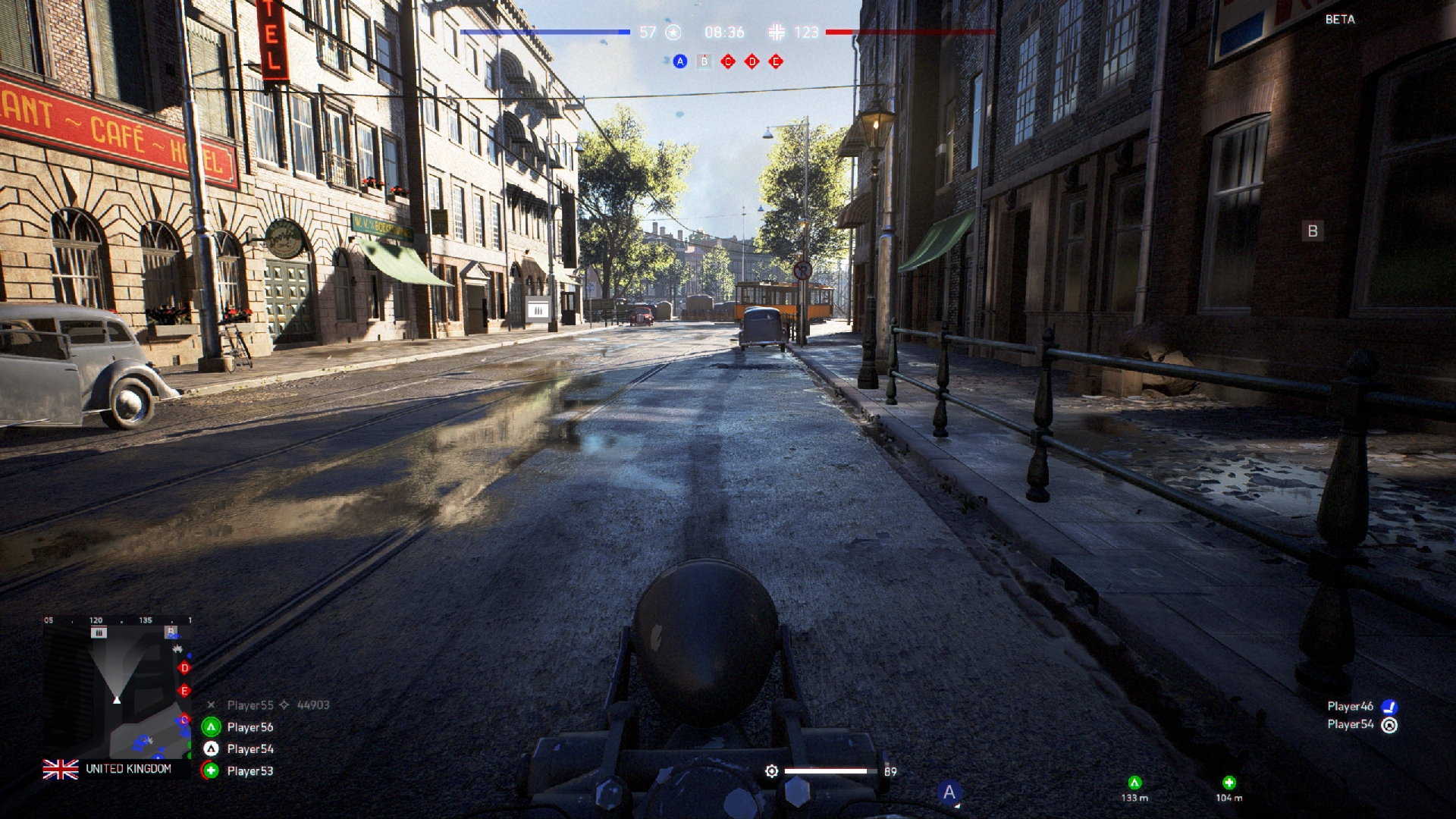The width and height of the screenshot is (1456, 819).
Task: Select the red objective D diamond at top
Action: pos(752,61)
